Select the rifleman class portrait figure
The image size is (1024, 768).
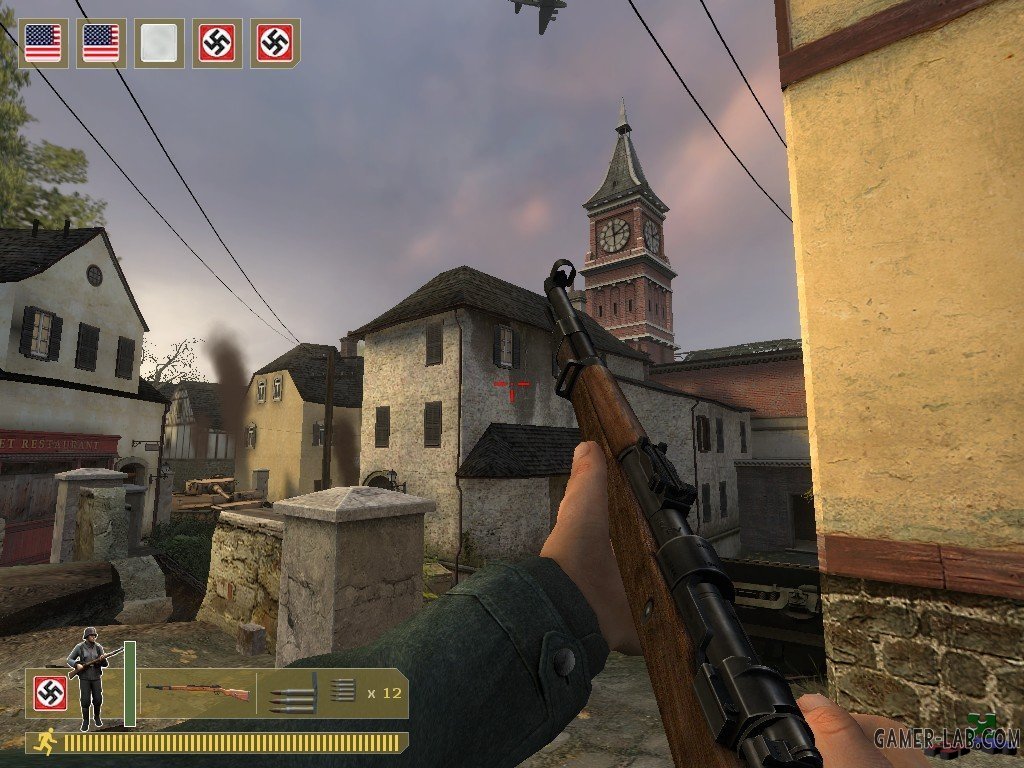click(x=89, y=676)
